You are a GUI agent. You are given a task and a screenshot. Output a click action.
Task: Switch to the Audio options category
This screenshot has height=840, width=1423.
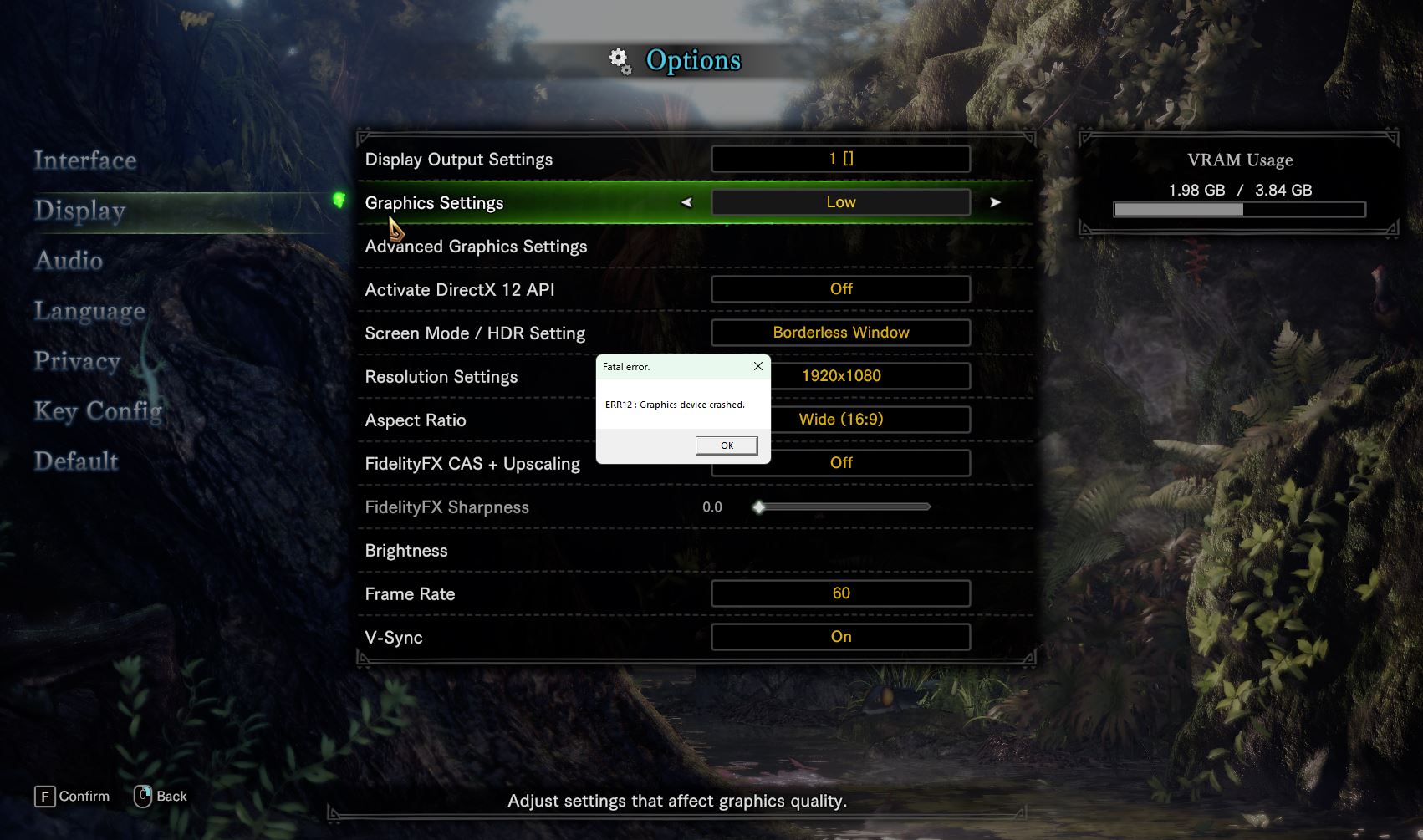(x=69, y=261)
